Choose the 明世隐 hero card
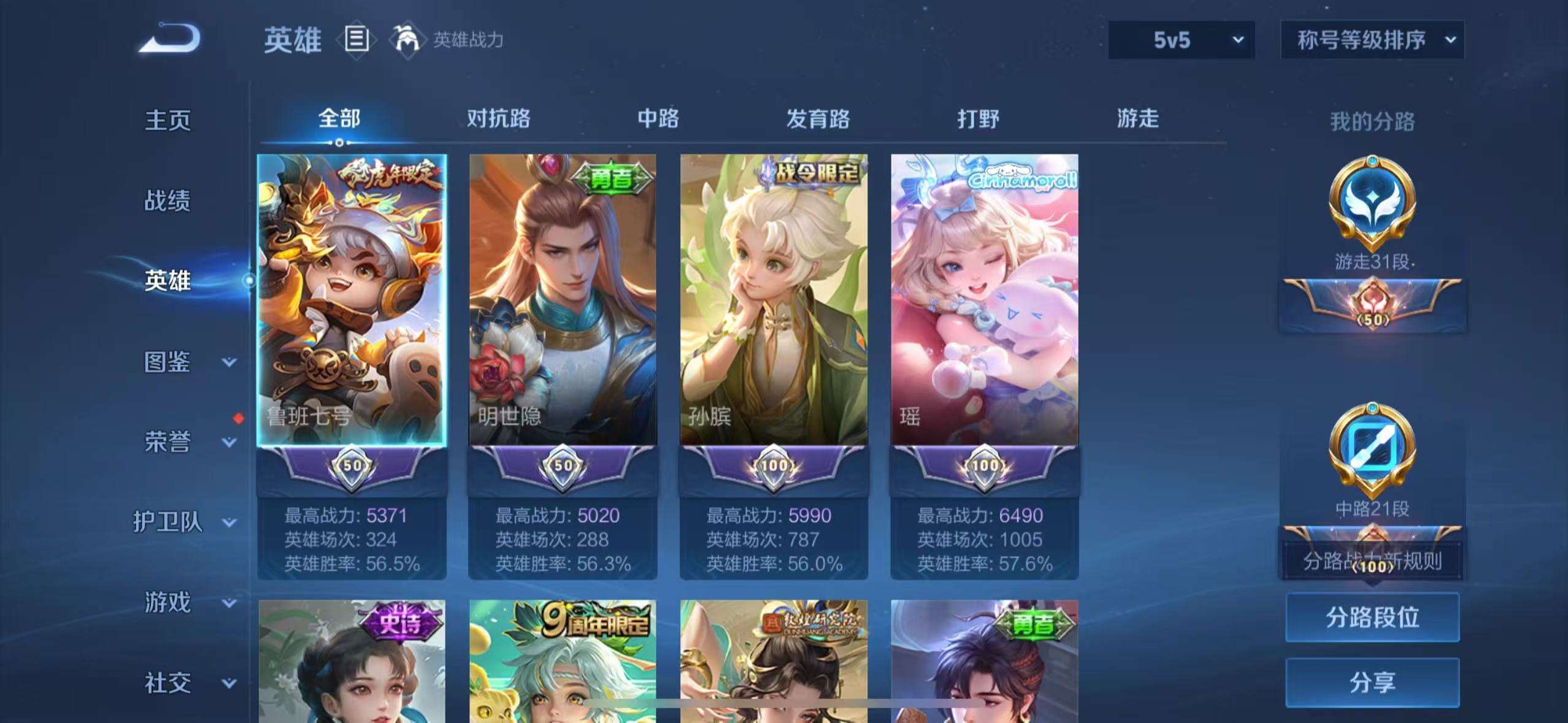The width and height of the screenshot is (1568, 723). pyautogui.click(x=563, y=300)
